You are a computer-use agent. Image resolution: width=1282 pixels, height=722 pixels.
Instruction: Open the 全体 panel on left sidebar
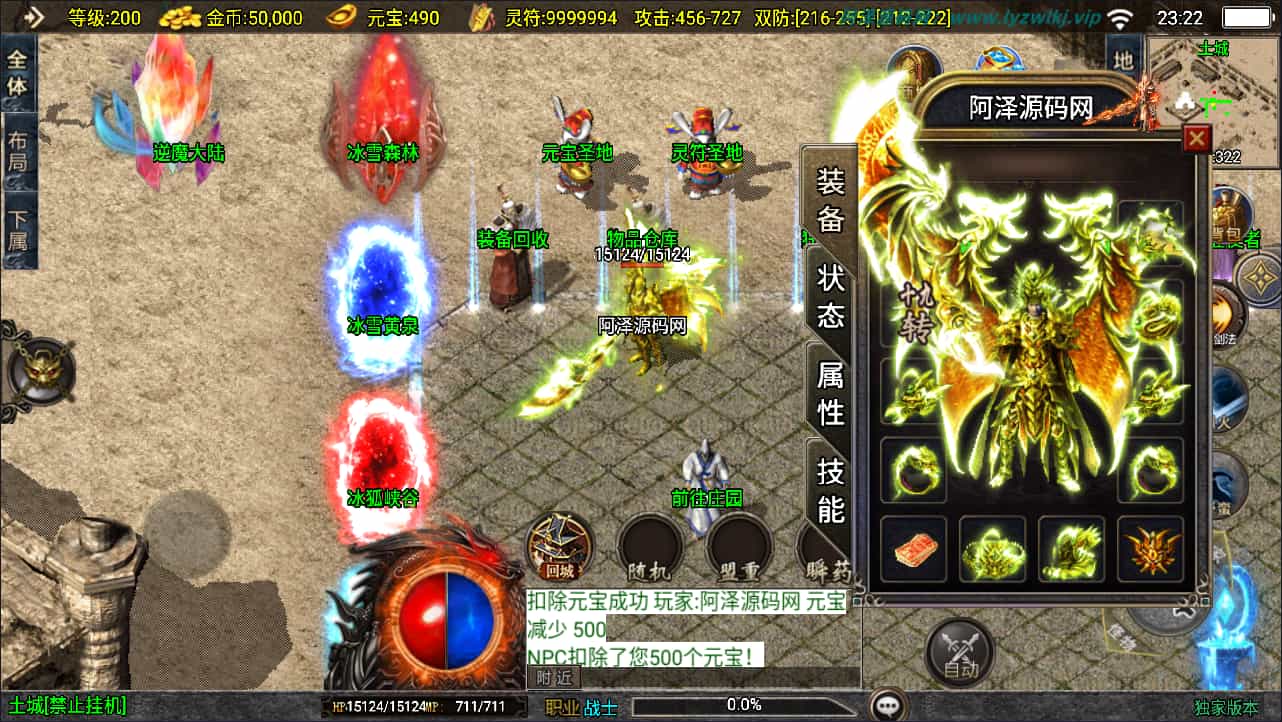click(x=18, y=74)
